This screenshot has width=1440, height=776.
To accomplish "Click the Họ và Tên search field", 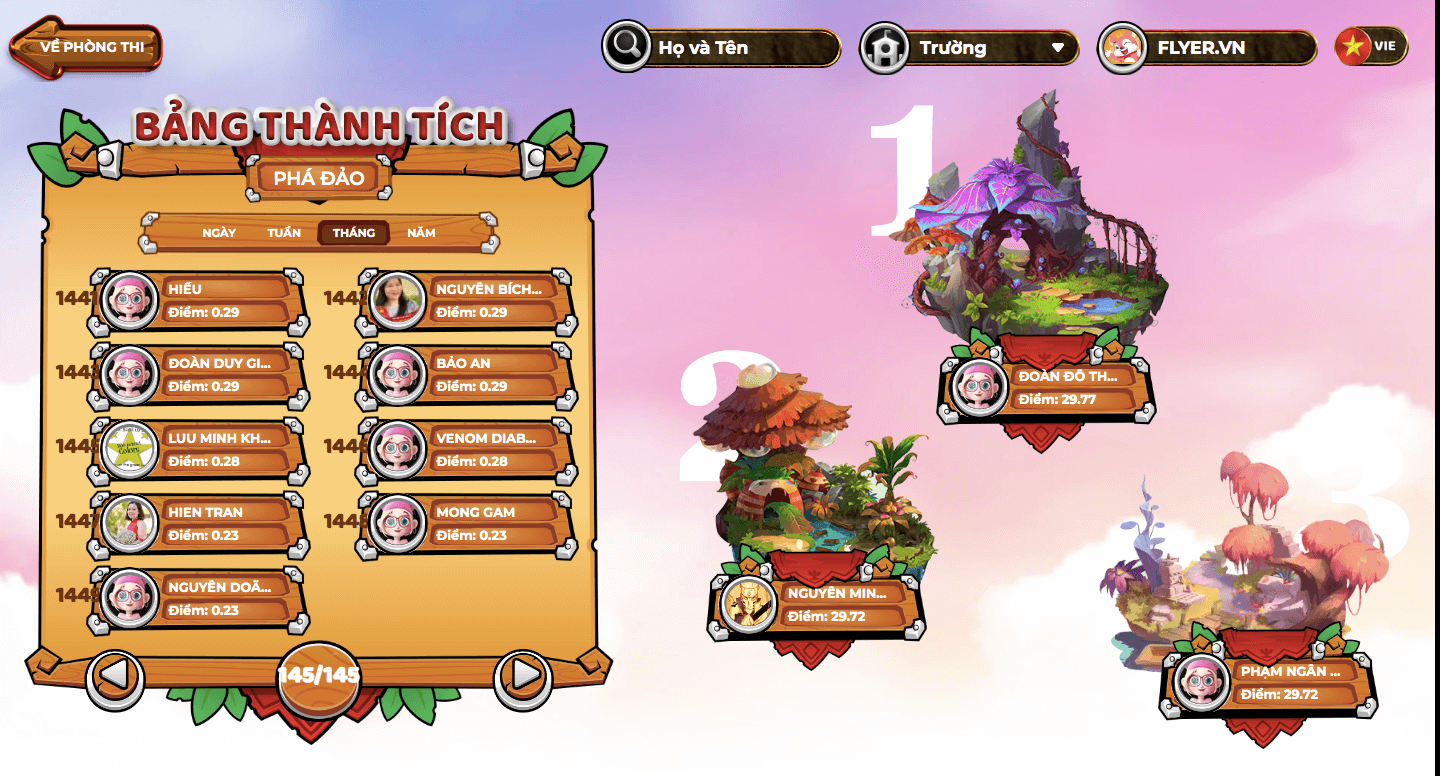I will coord(740,47).
